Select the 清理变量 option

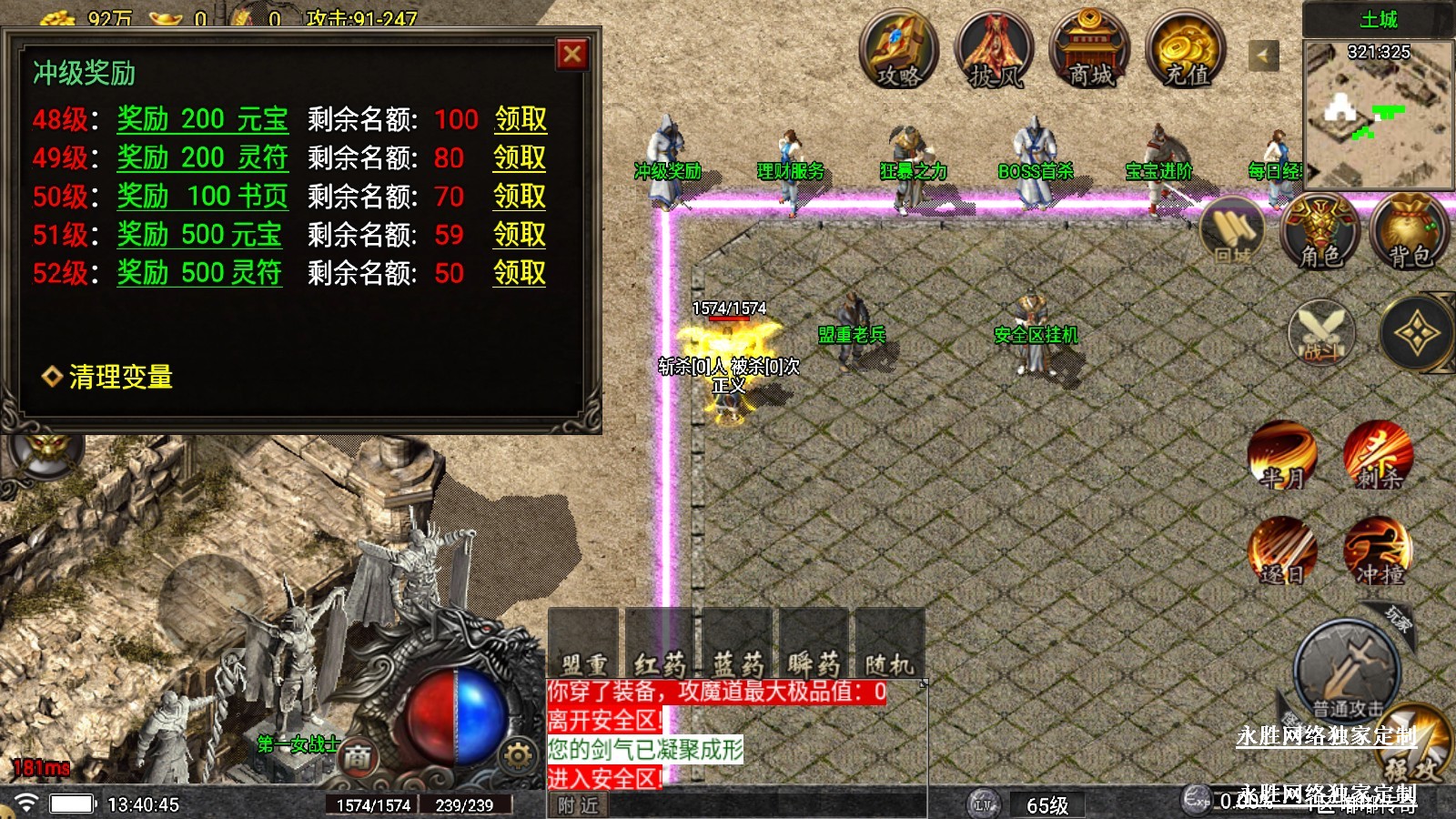click(120, 377)
